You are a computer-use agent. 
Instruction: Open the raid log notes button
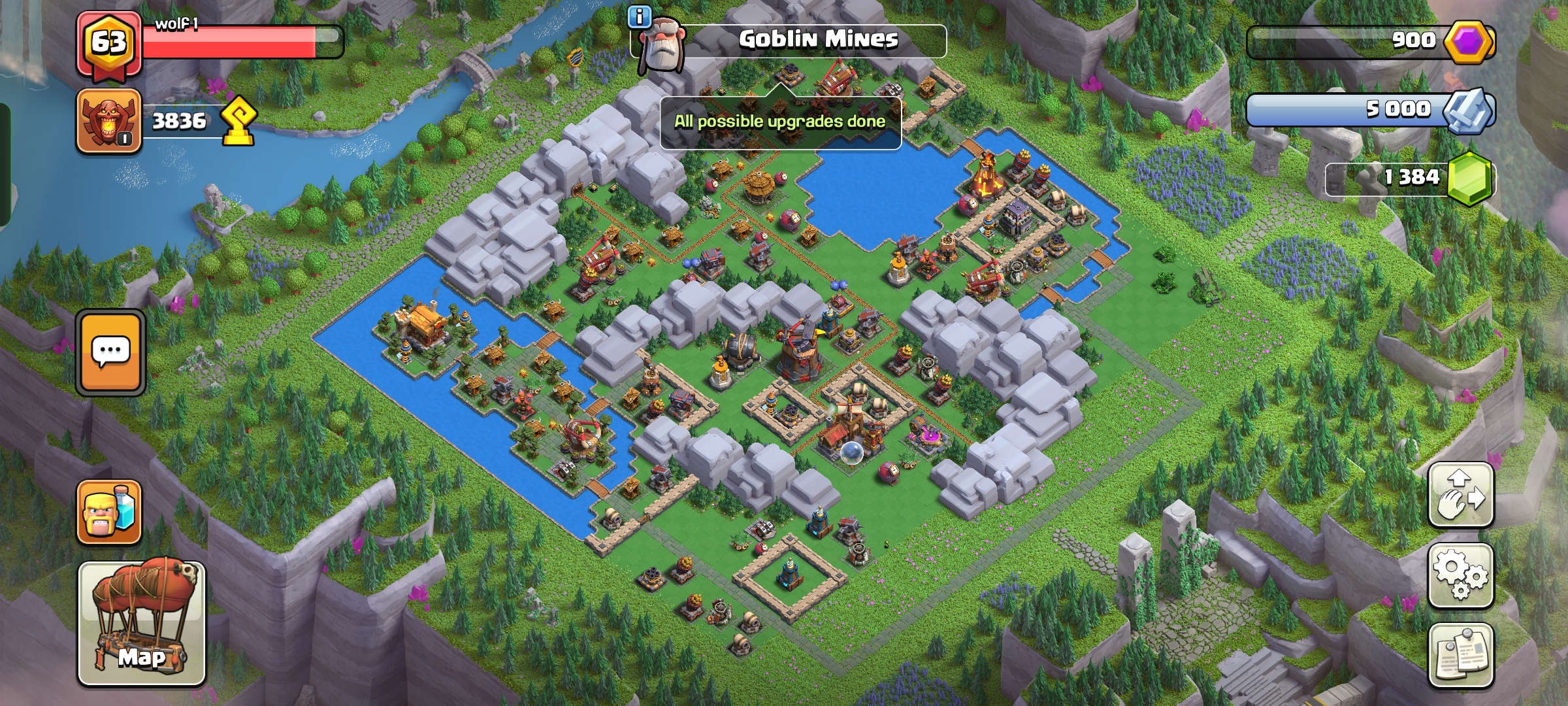[1461, 655]
